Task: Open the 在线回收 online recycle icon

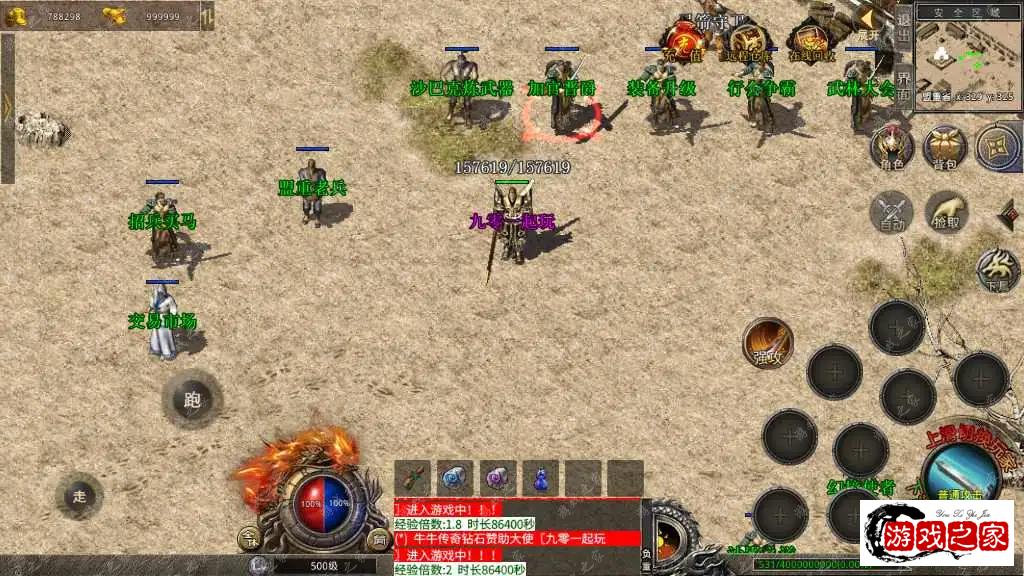Action: pyautogui.click(x=811, y=42)
